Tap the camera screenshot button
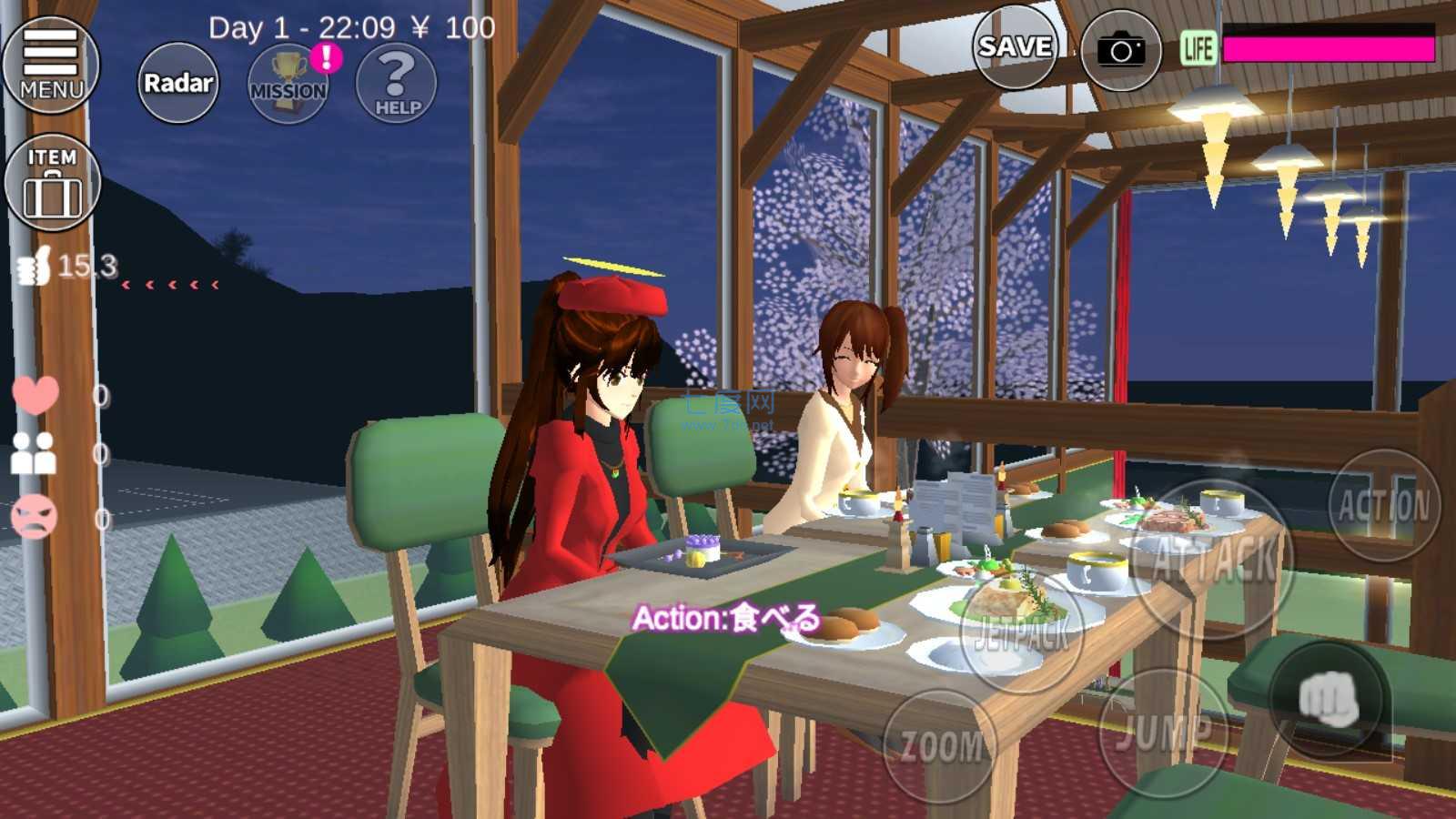This screenshot has width=1456, height=819. point(1120,50)
